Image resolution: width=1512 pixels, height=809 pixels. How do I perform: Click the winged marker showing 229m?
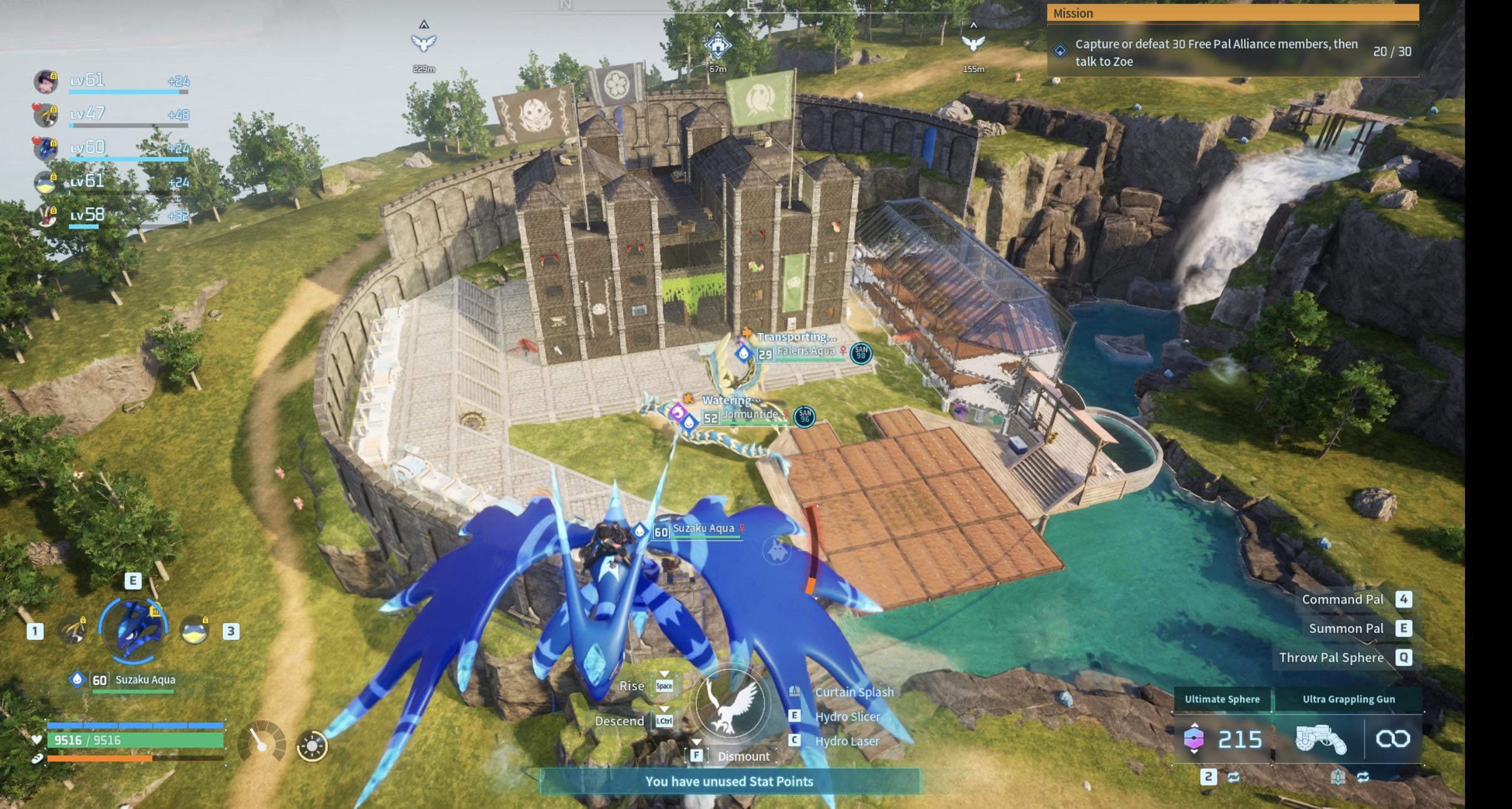pos(424,43)
